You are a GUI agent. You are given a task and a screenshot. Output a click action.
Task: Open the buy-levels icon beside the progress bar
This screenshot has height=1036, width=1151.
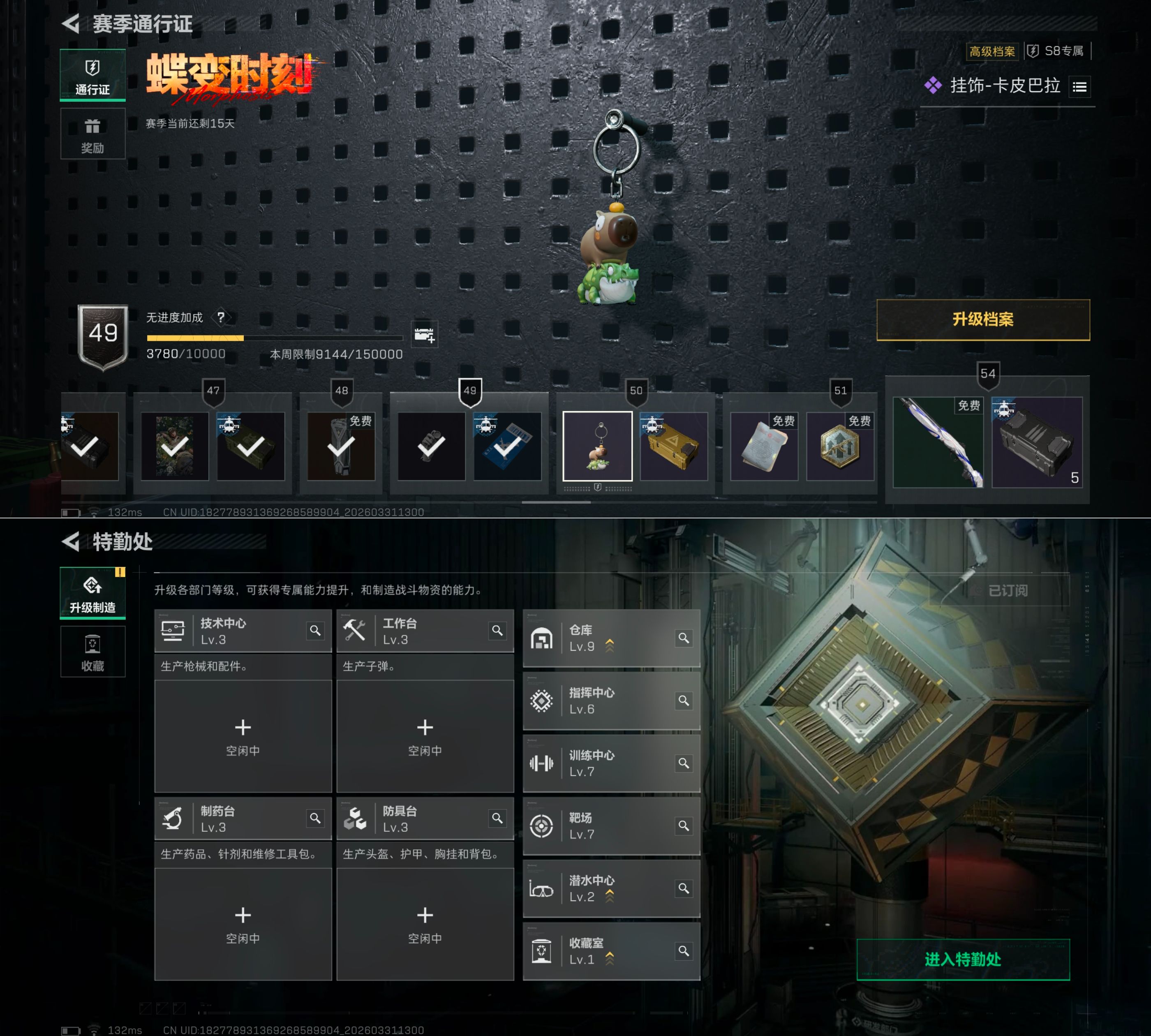[x=425, y=335]
